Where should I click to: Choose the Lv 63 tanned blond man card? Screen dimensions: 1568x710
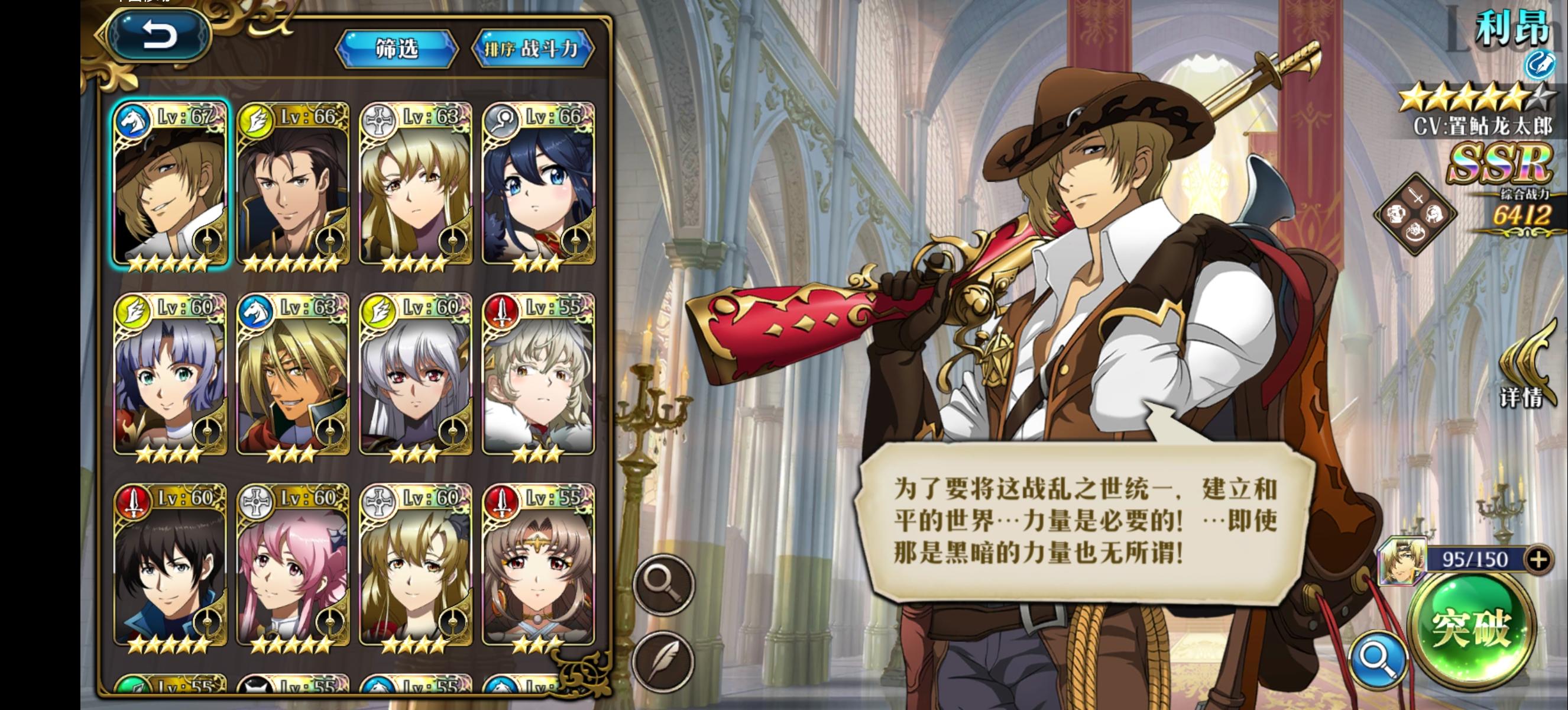293,376
